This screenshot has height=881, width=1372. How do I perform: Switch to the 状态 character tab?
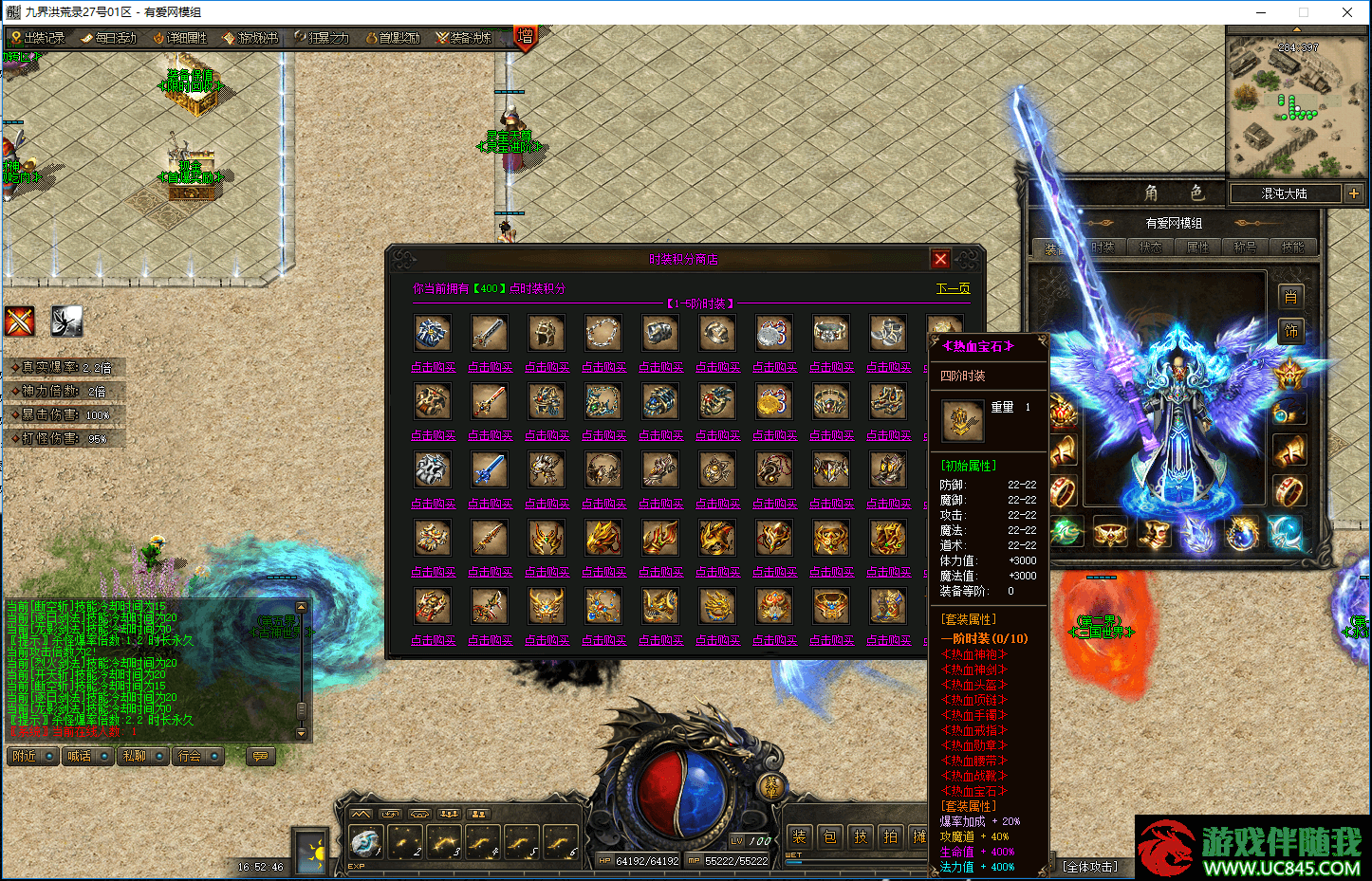click(x=1150, y=247)
